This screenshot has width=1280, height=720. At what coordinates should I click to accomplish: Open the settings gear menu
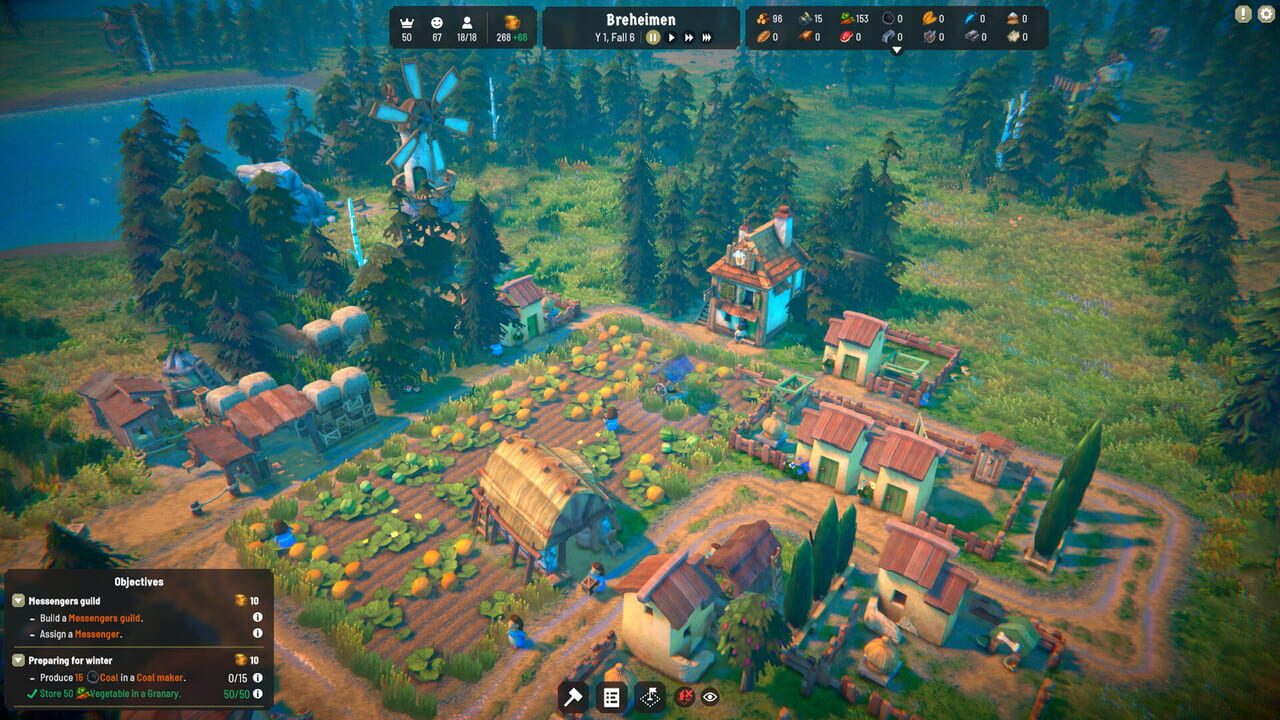coord(1265,12)
